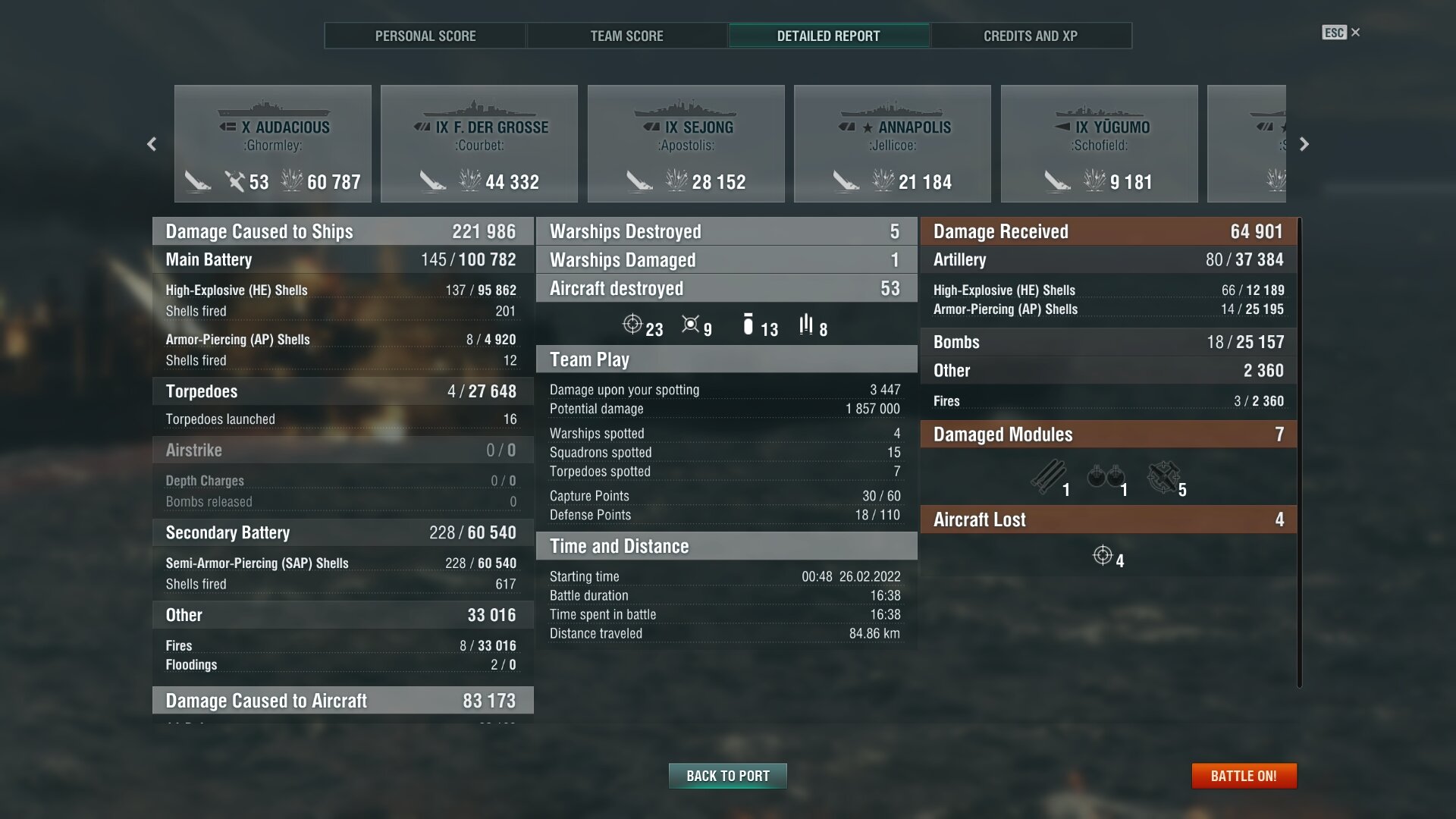The image size is (1456, 819).
Task: Select the IX Sejong ship card
Action: click(686, 144)
